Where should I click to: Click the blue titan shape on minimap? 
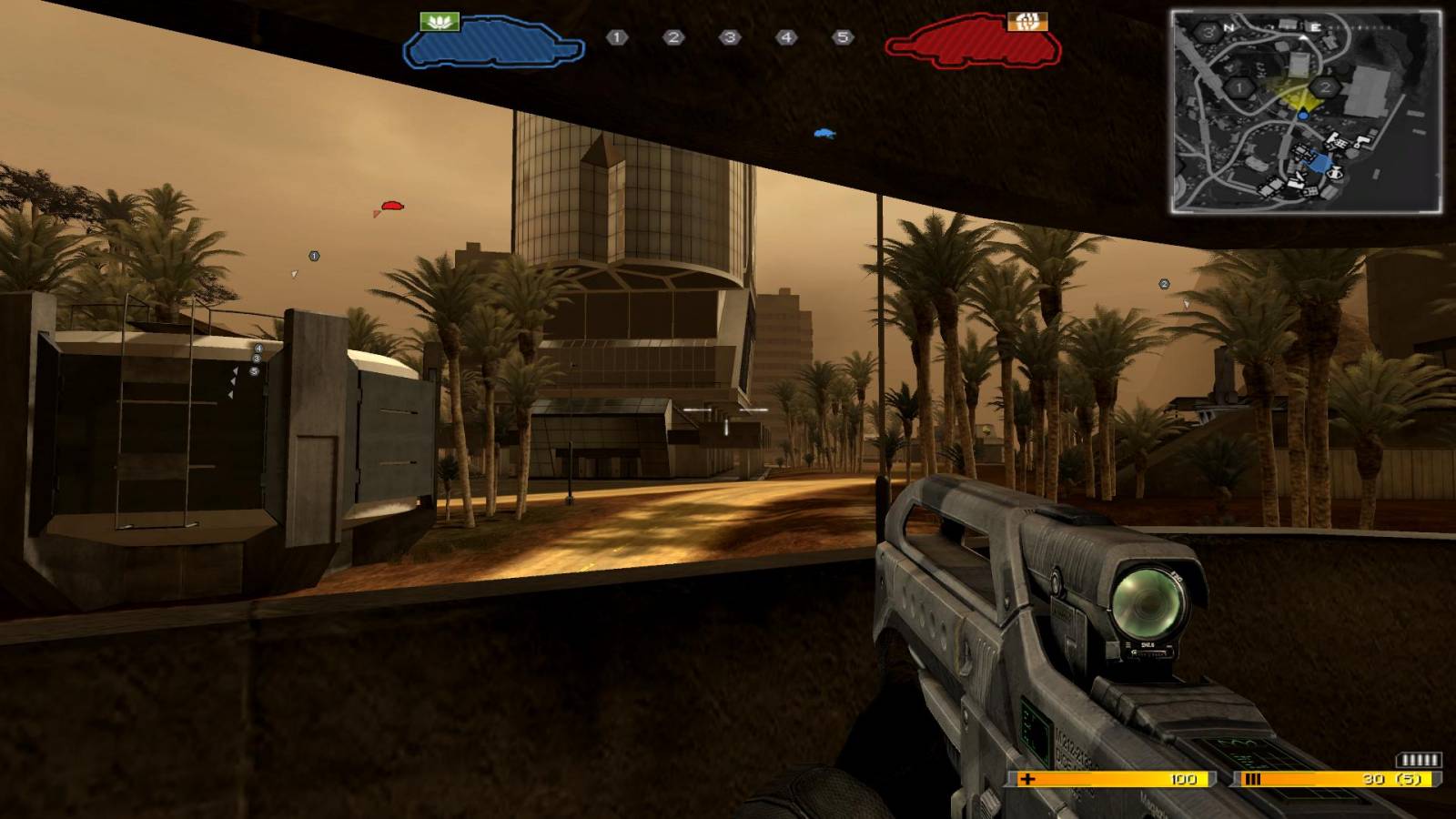pyautogui.click(x=1320, y=165)
